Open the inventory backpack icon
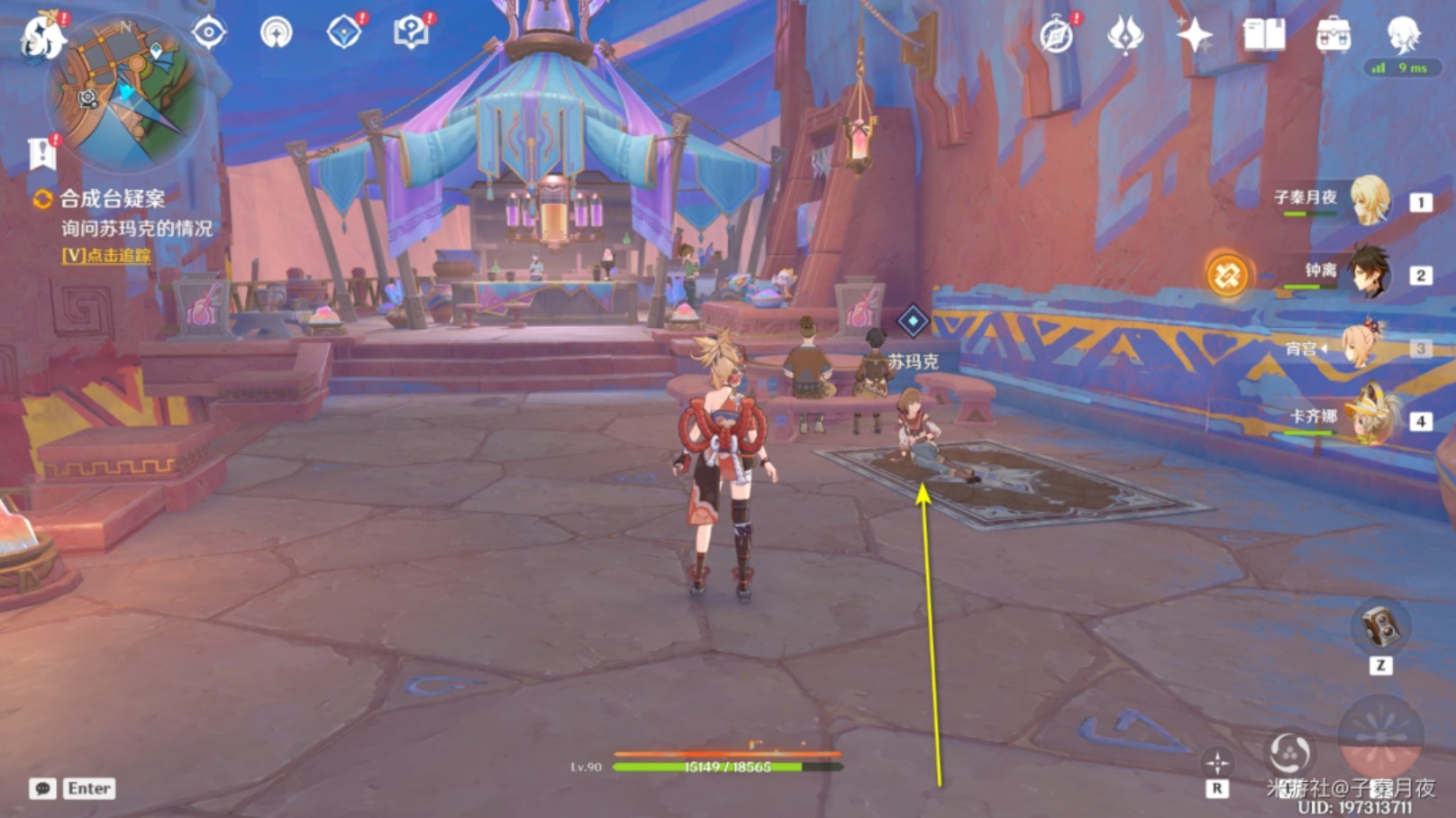 tap(1333, 36)
